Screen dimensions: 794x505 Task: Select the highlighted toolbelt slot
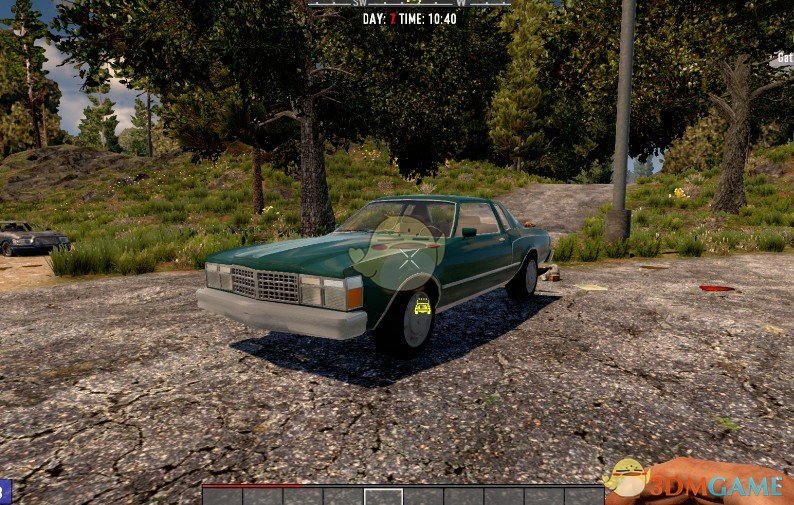383,496
